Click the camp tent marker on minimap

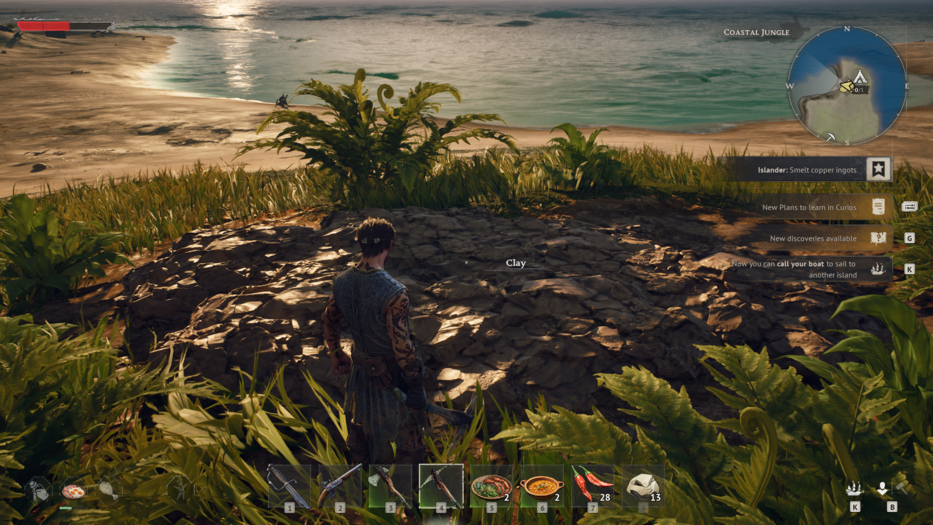[859, 76]
